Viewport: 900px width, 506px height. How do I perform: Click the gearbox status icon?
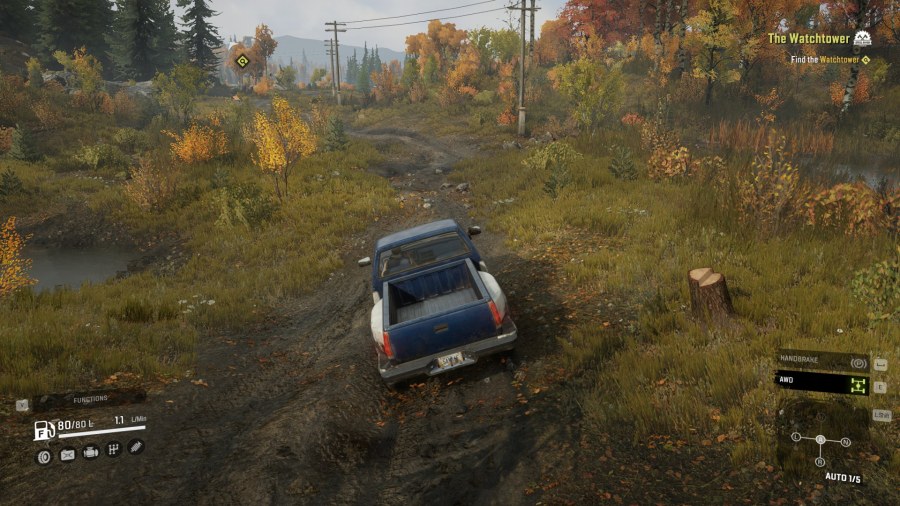(x=113, y=450)
